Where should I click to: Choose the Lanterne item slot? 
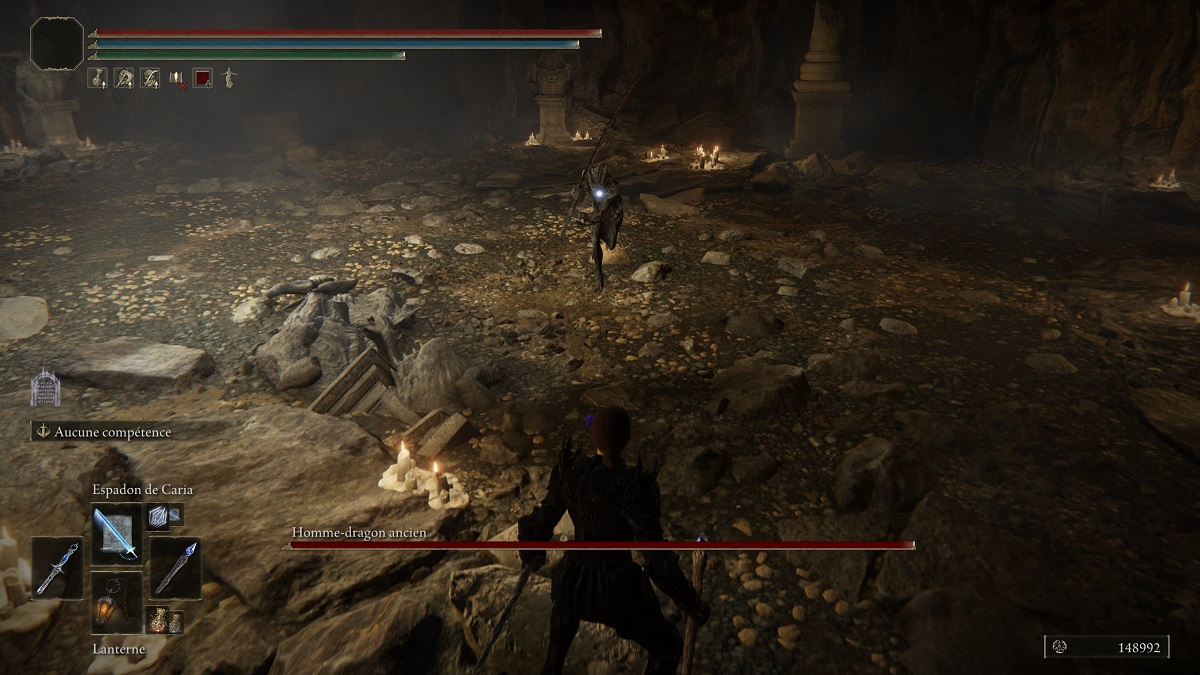(116, 601)
